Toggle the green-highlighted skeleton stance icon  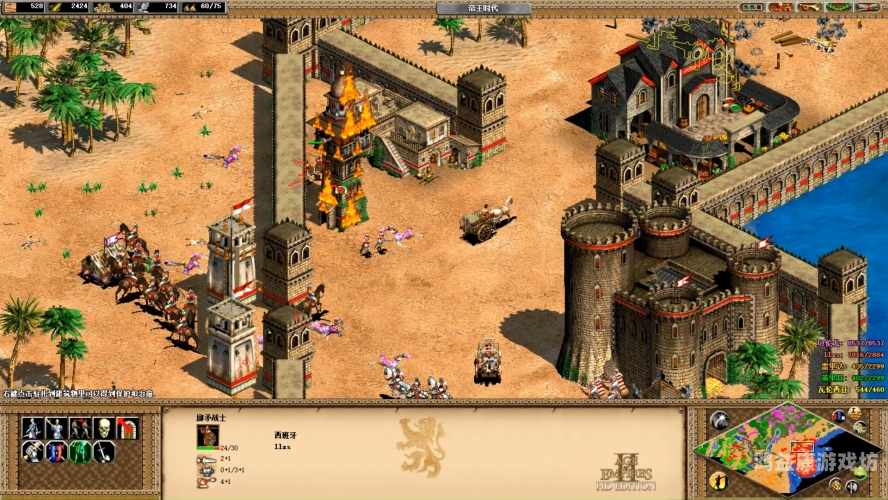[80, 452]
